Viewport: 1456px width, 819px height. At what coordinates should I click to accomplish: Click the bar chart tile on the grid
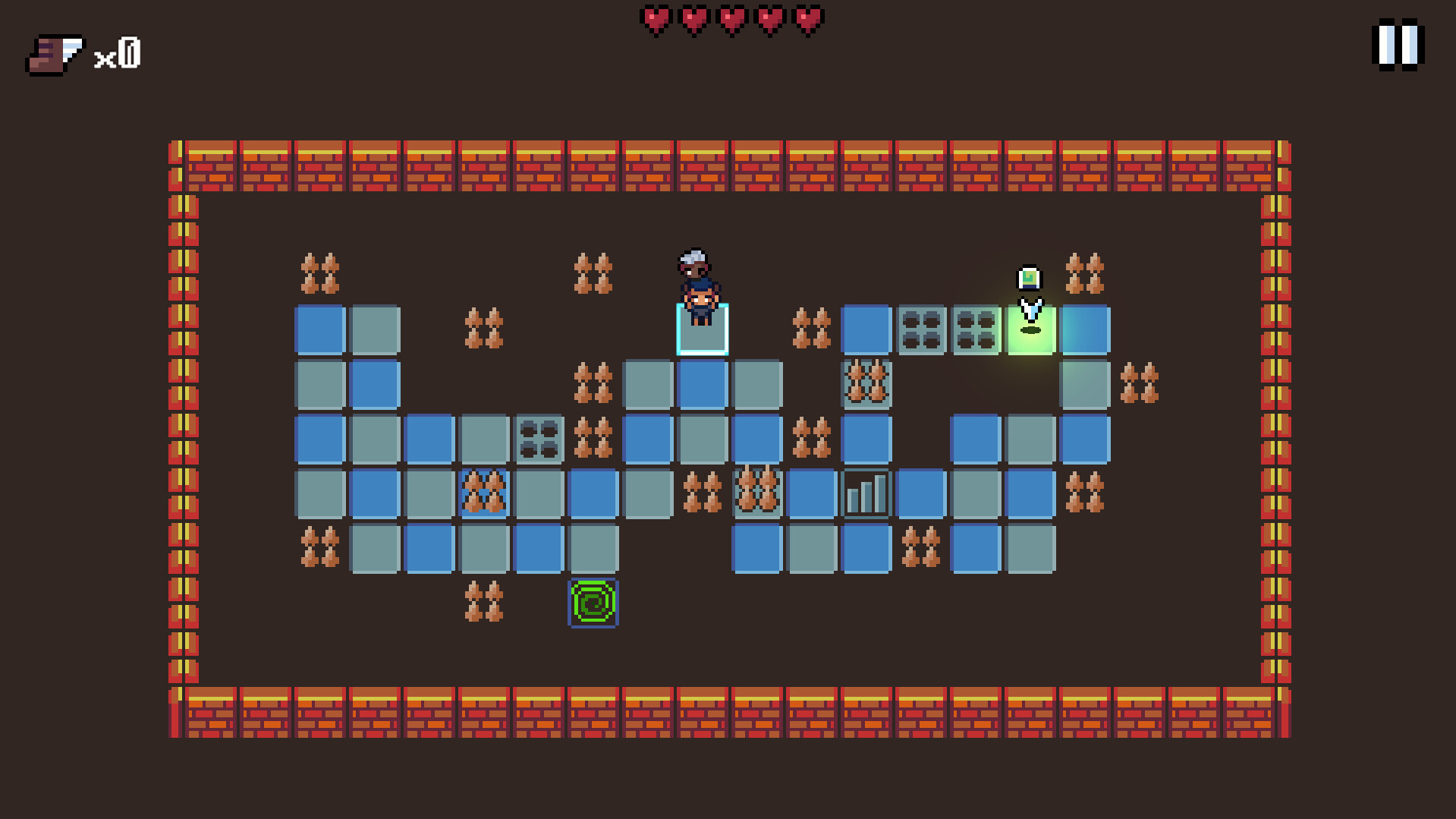pos(866,494)
